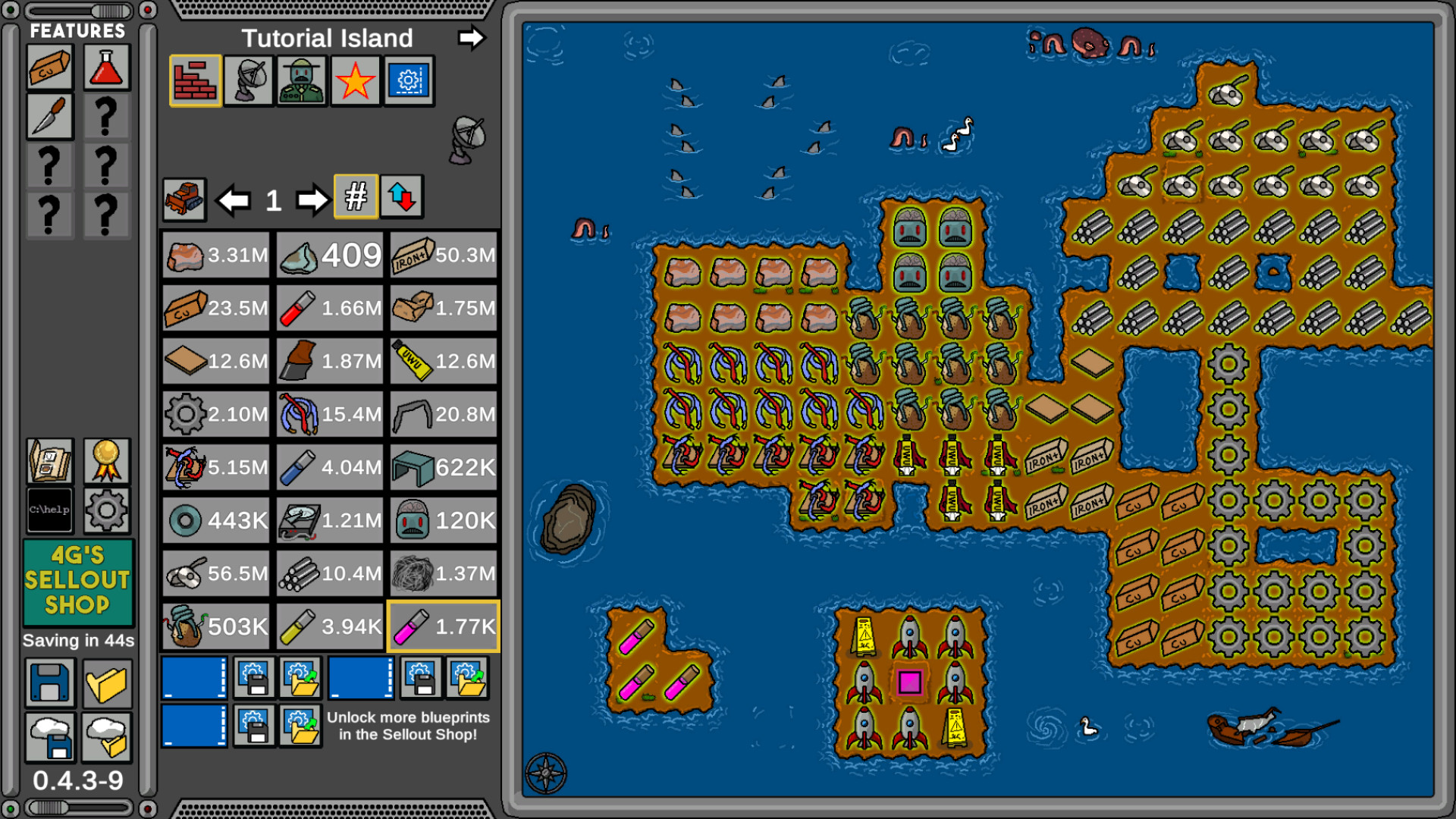Toggle the up/down sort arrows
The image size is (1456, 819).
402,199
